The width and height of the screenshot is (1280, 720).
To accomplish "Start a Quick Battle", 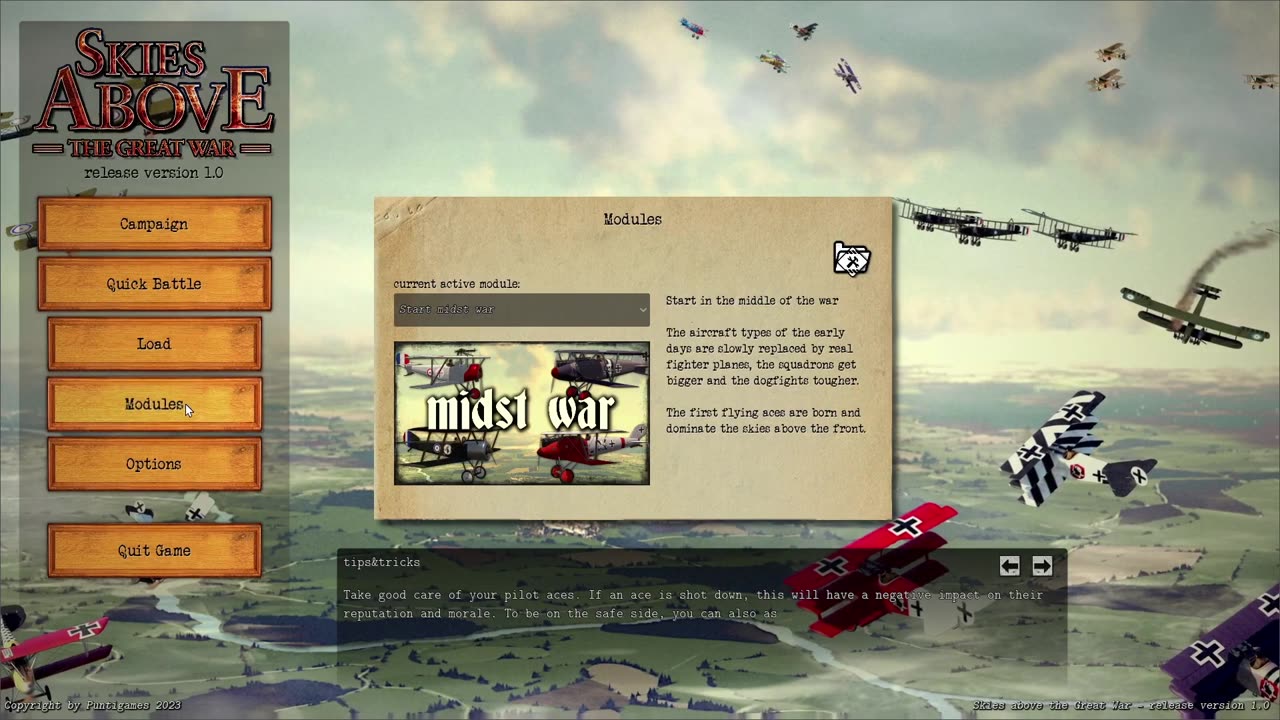I will (x=154, y=284).
